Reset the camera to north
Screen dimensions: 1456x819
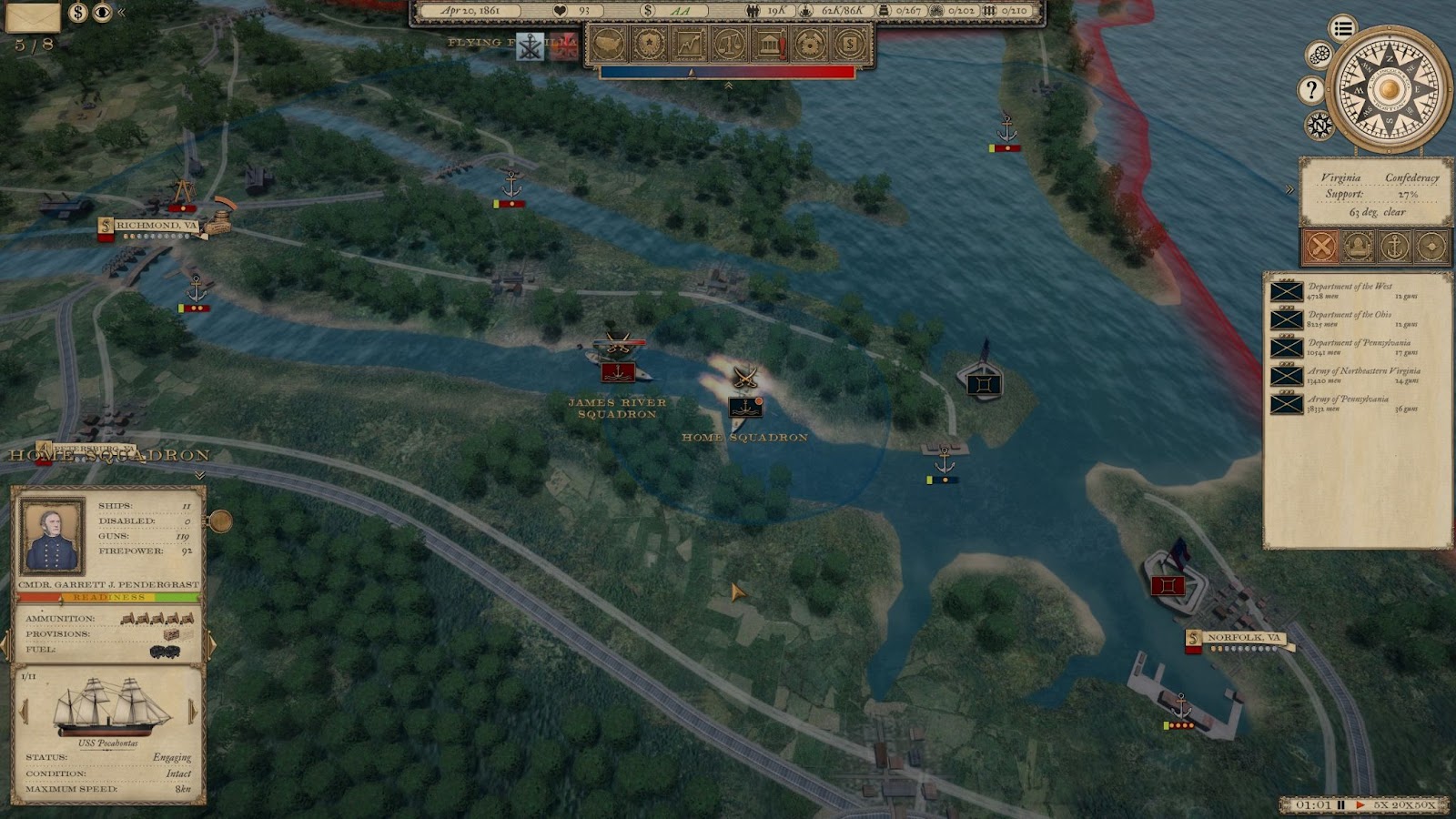pos(1319,125)
